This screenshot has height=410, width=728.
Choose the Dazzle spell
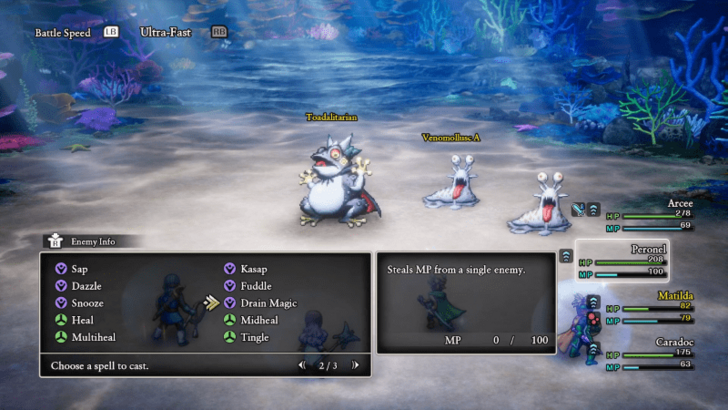86,286
